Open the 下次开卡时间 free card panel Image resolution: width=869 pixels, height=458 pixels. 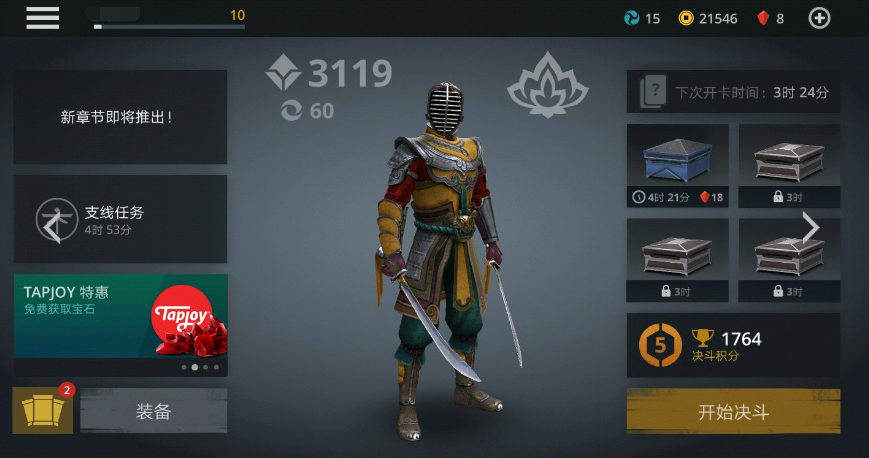click(733, 92)
